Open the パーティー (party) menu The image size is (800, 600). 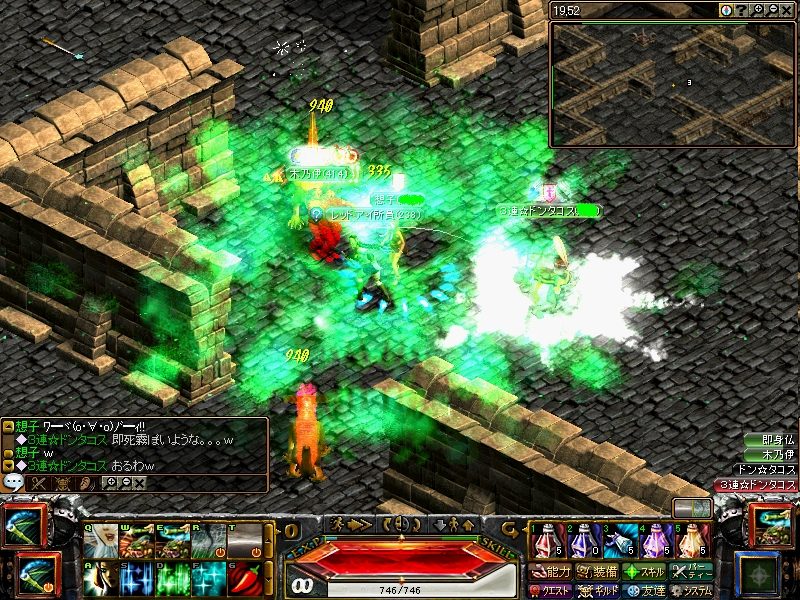click(692, 572)
